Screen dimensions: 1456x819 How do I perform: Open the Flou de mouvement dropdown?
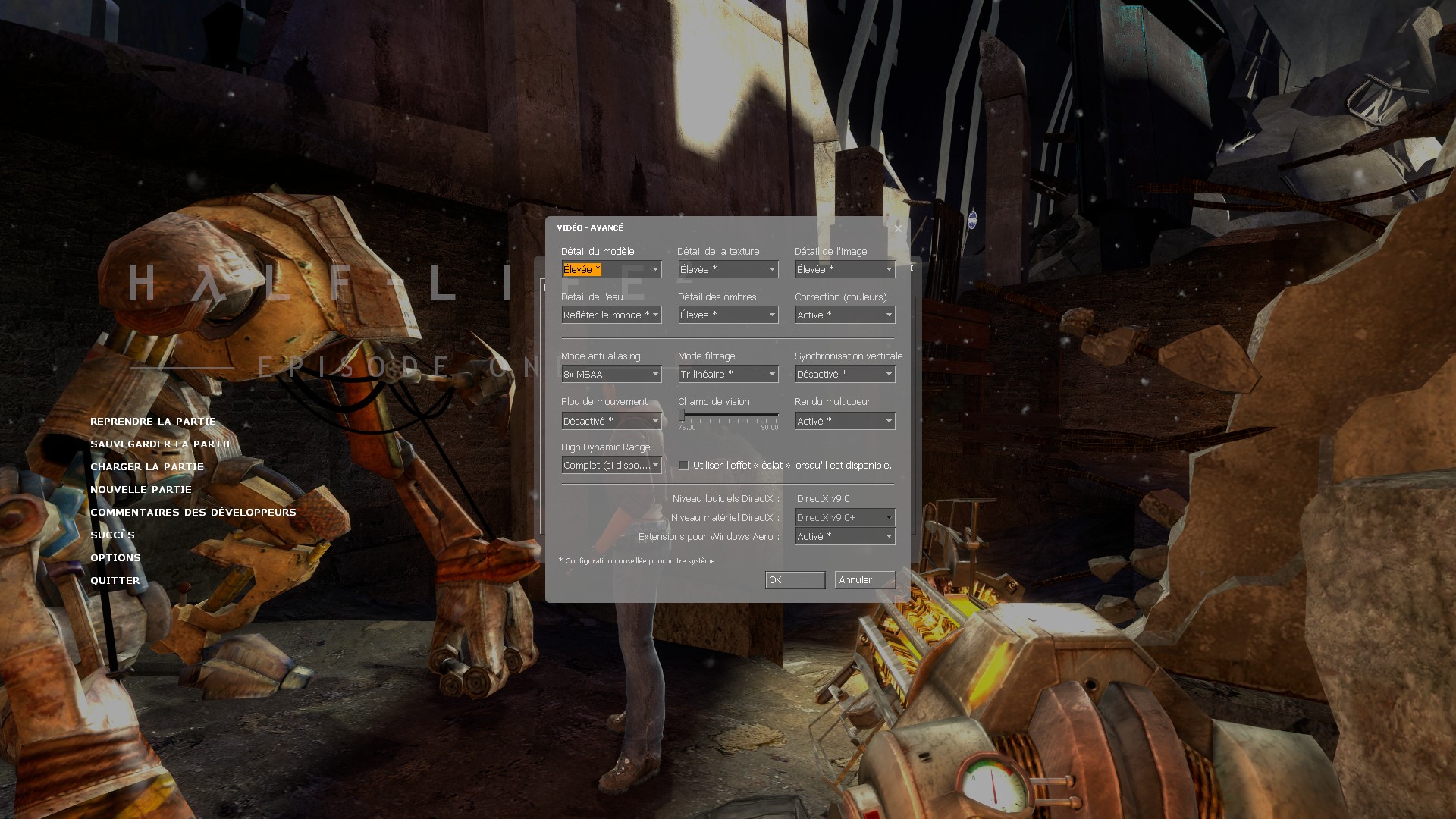click(611, 422)
